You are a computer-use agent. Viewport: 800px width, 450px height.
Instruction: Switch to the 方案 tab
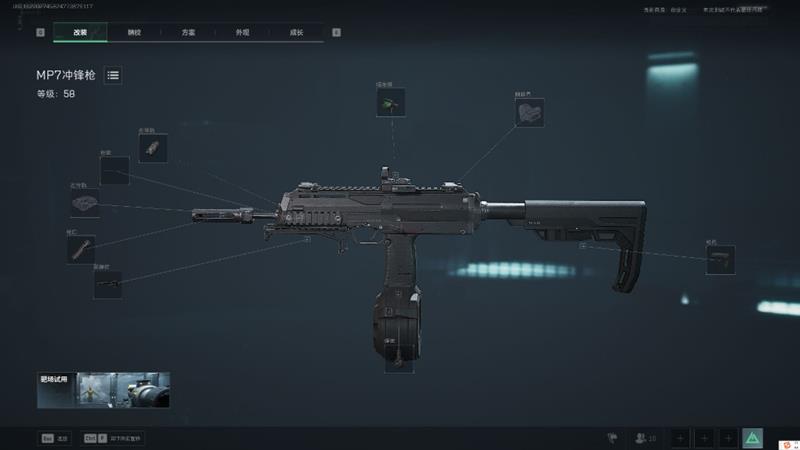pyautogui.click(x=188, y=32)
